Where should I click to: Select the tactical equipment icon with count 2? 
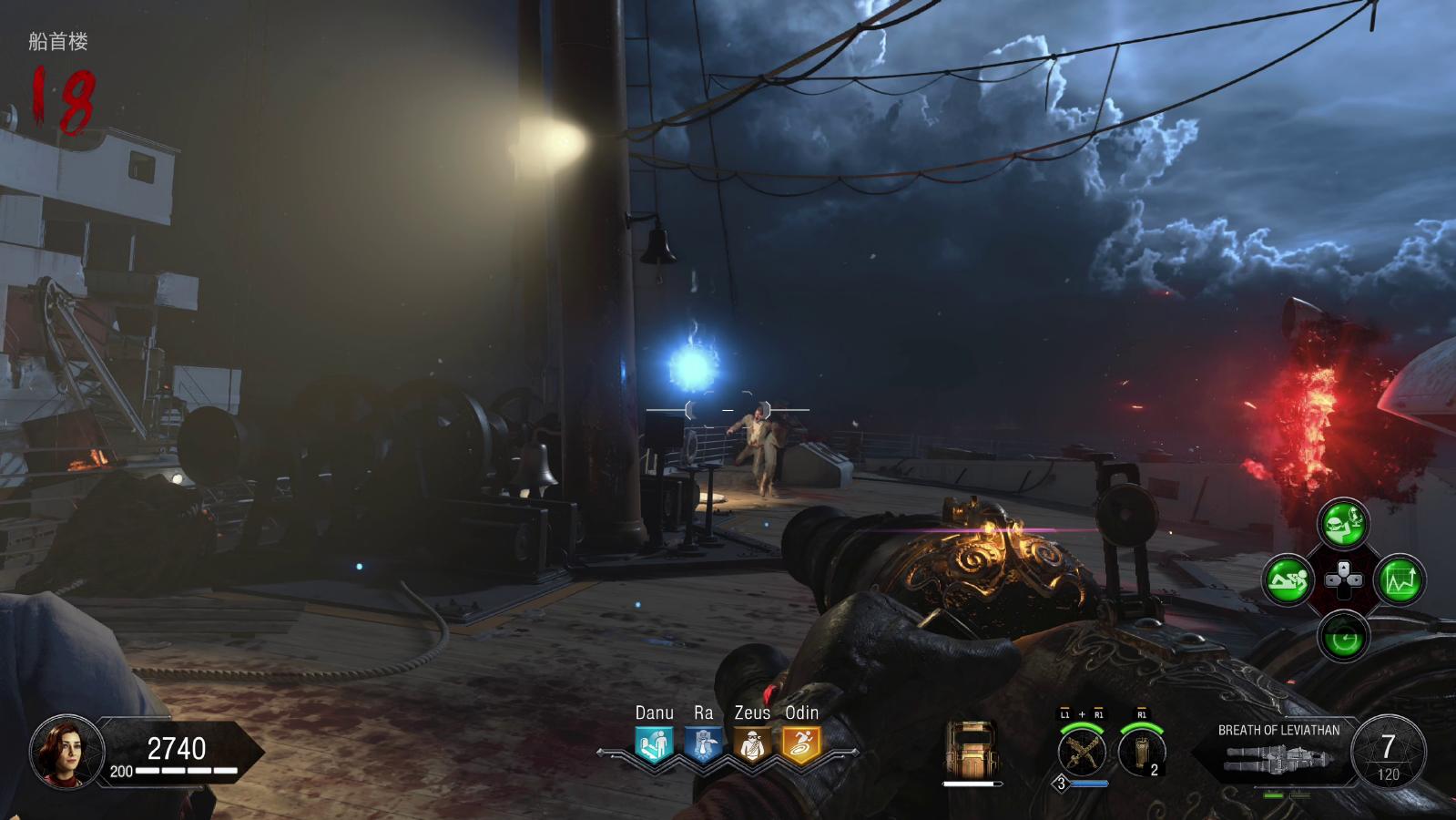tap(1142, 751)
